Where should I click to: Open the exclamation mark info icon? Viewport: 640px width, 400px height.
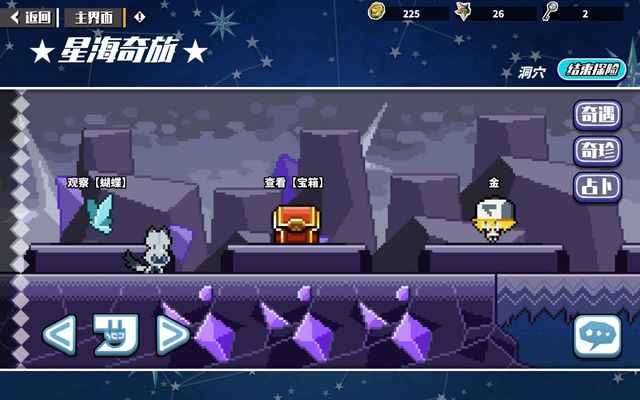tap(139, 16)
